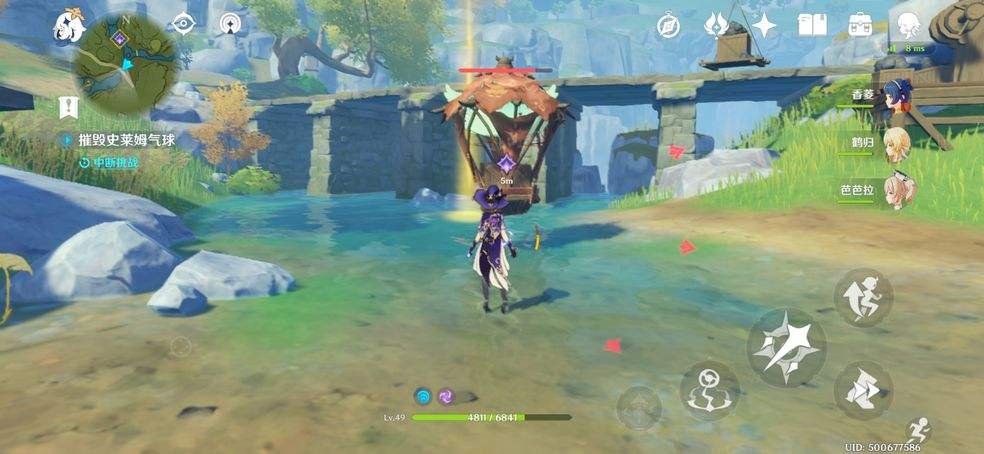Viewport: 984px width, 454px height.
Task: Open the quest banner icon
Action: pos(68,107)
